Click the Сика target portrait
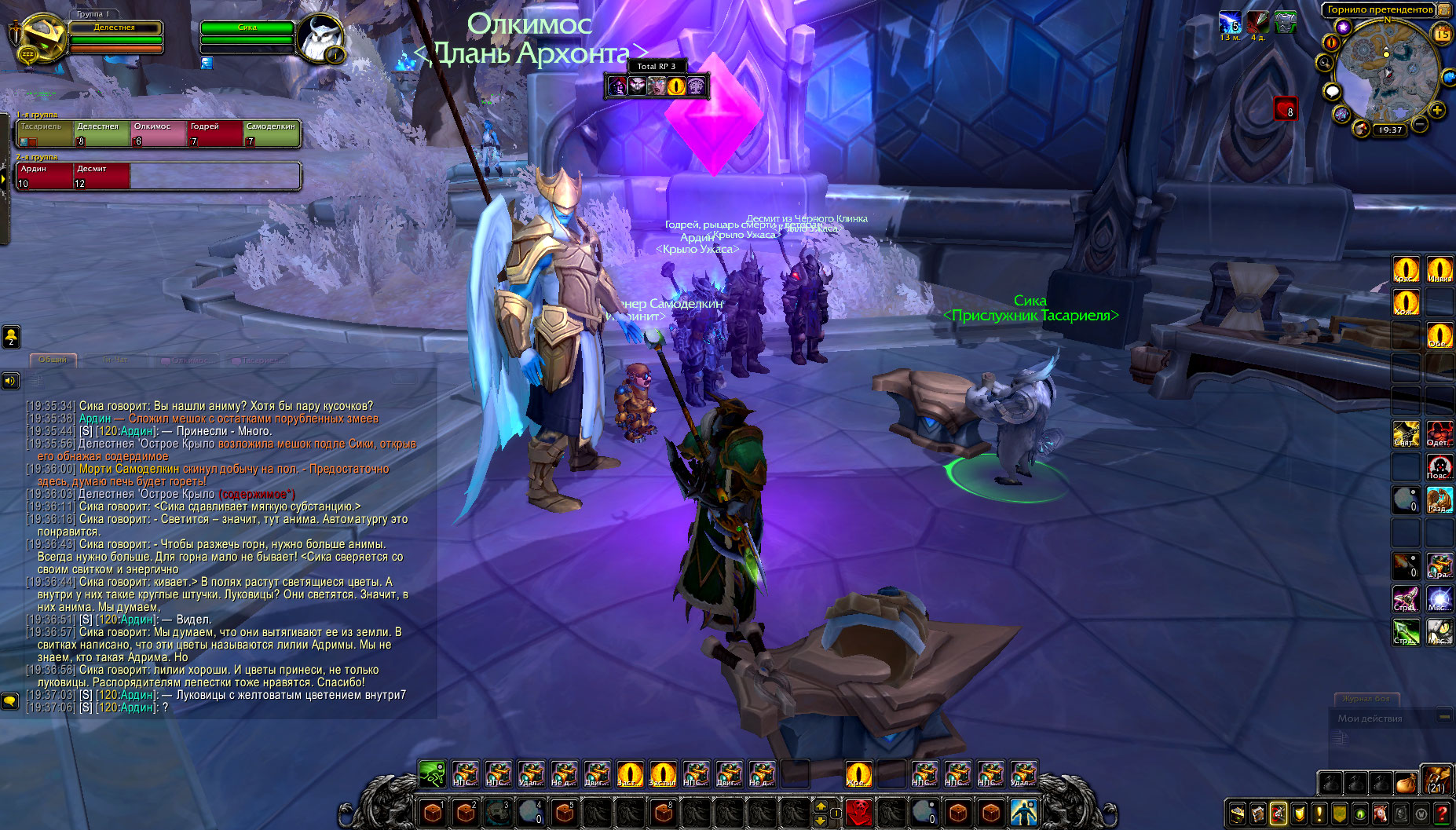1456x830 pixels. [x=320, y=38]
